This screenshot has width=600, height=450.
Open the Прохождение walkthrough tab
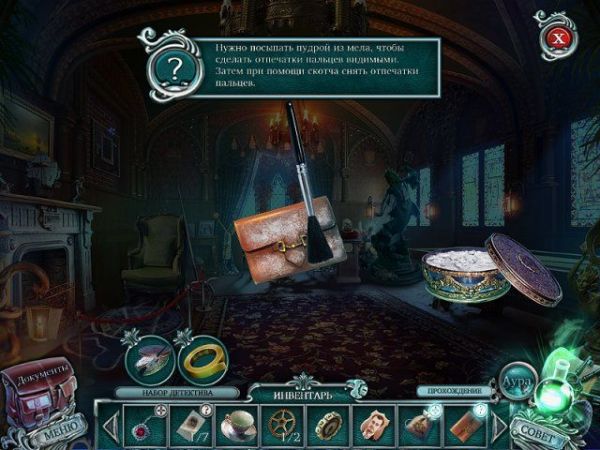pos(456,391)
